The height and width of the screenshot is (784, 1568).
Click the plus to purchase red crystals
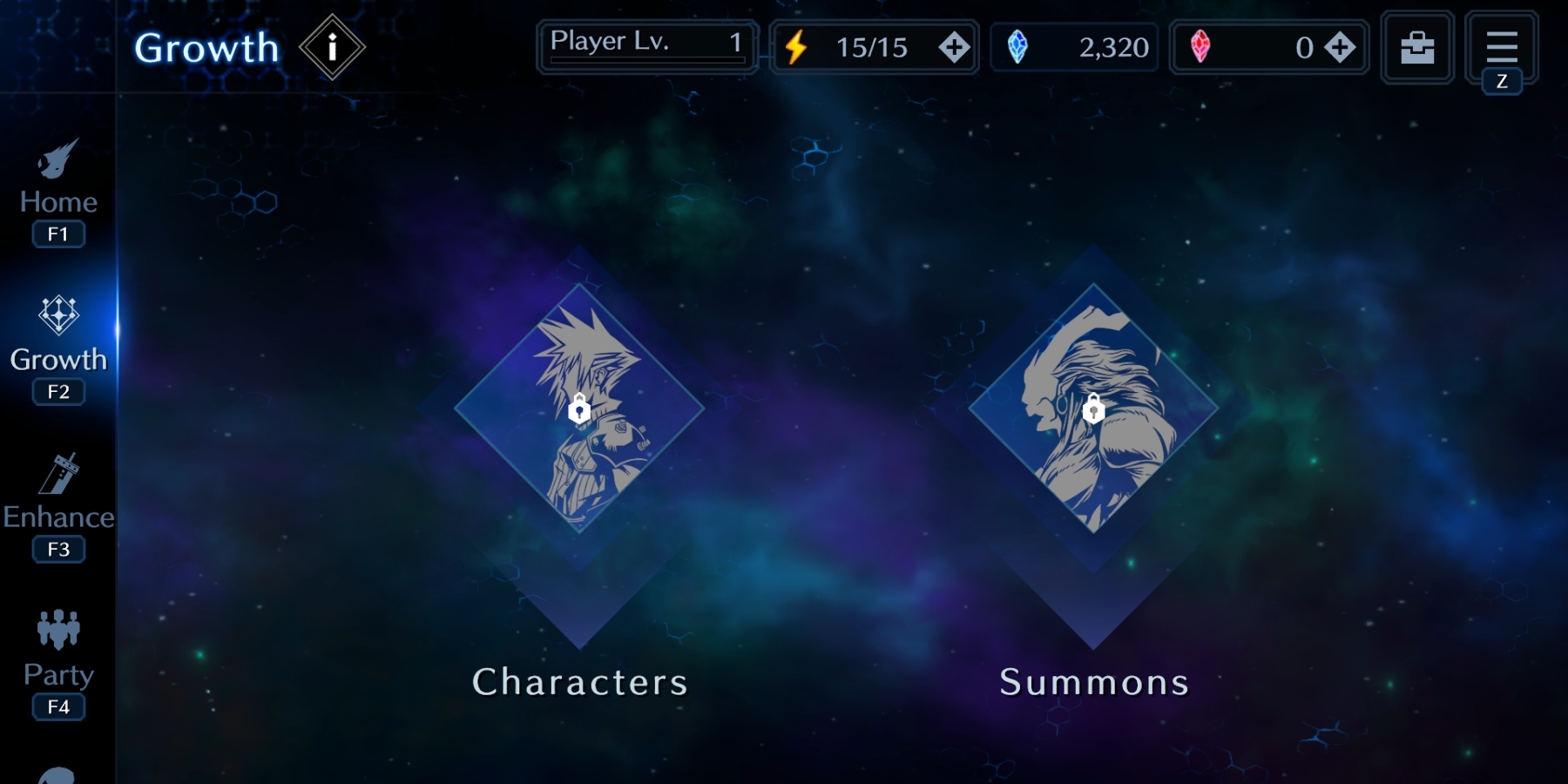pyautogui.click(x=1339, y=48)
